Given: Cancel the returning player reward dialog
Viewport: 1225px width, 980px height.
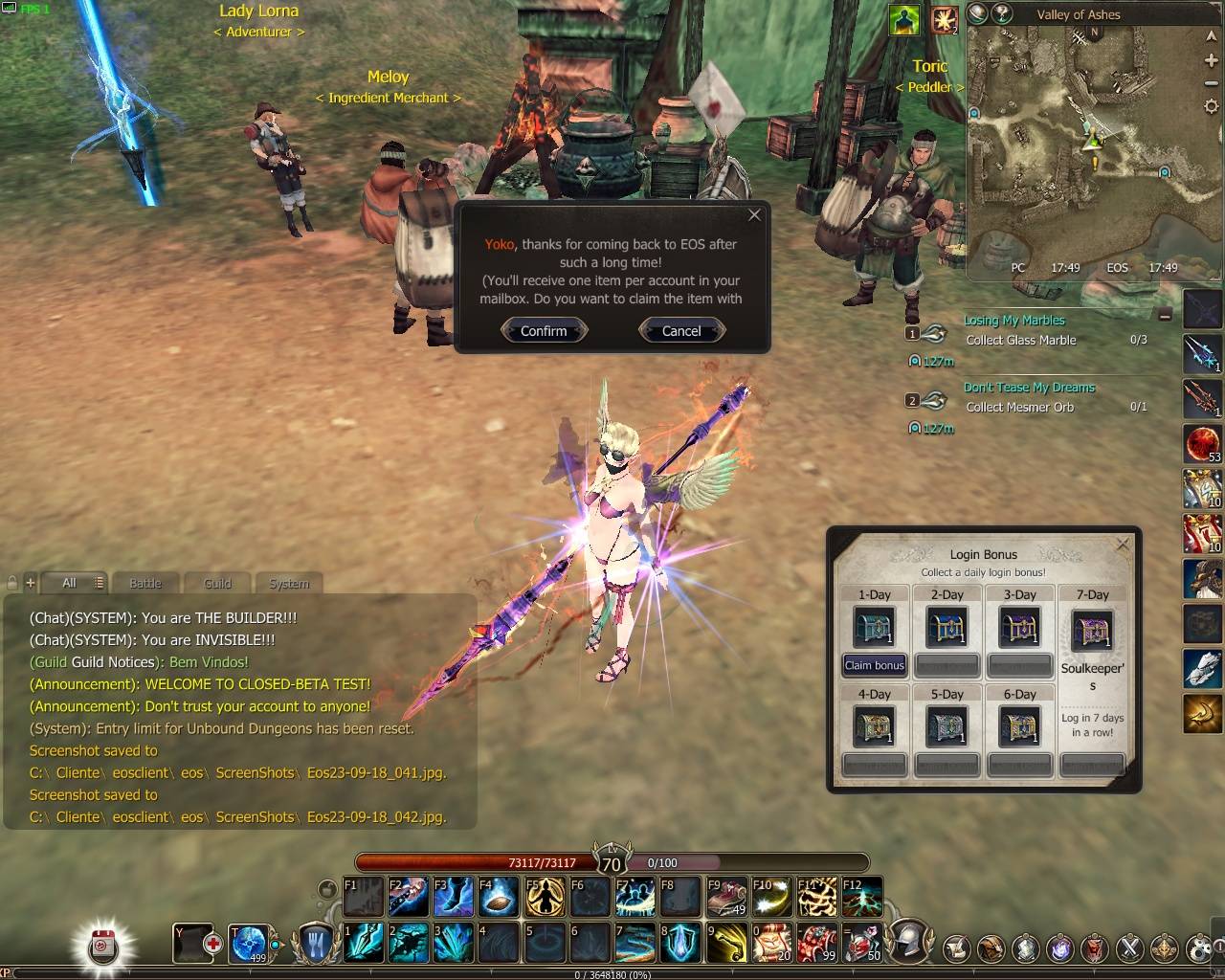Looking at the screenshot, I should 681,331.
